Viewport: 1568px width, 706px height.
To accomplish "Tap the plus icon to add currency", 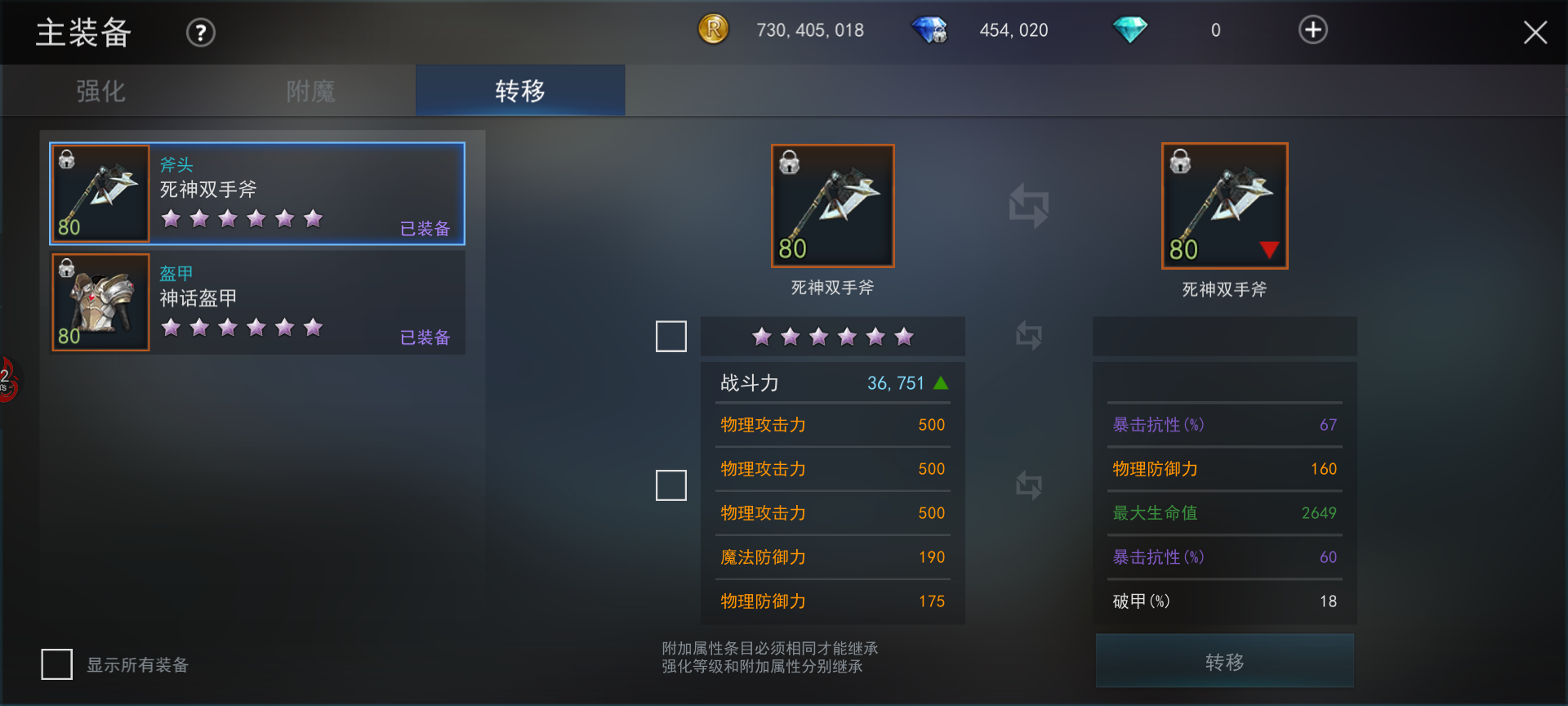I will [x=1312, y=29].
